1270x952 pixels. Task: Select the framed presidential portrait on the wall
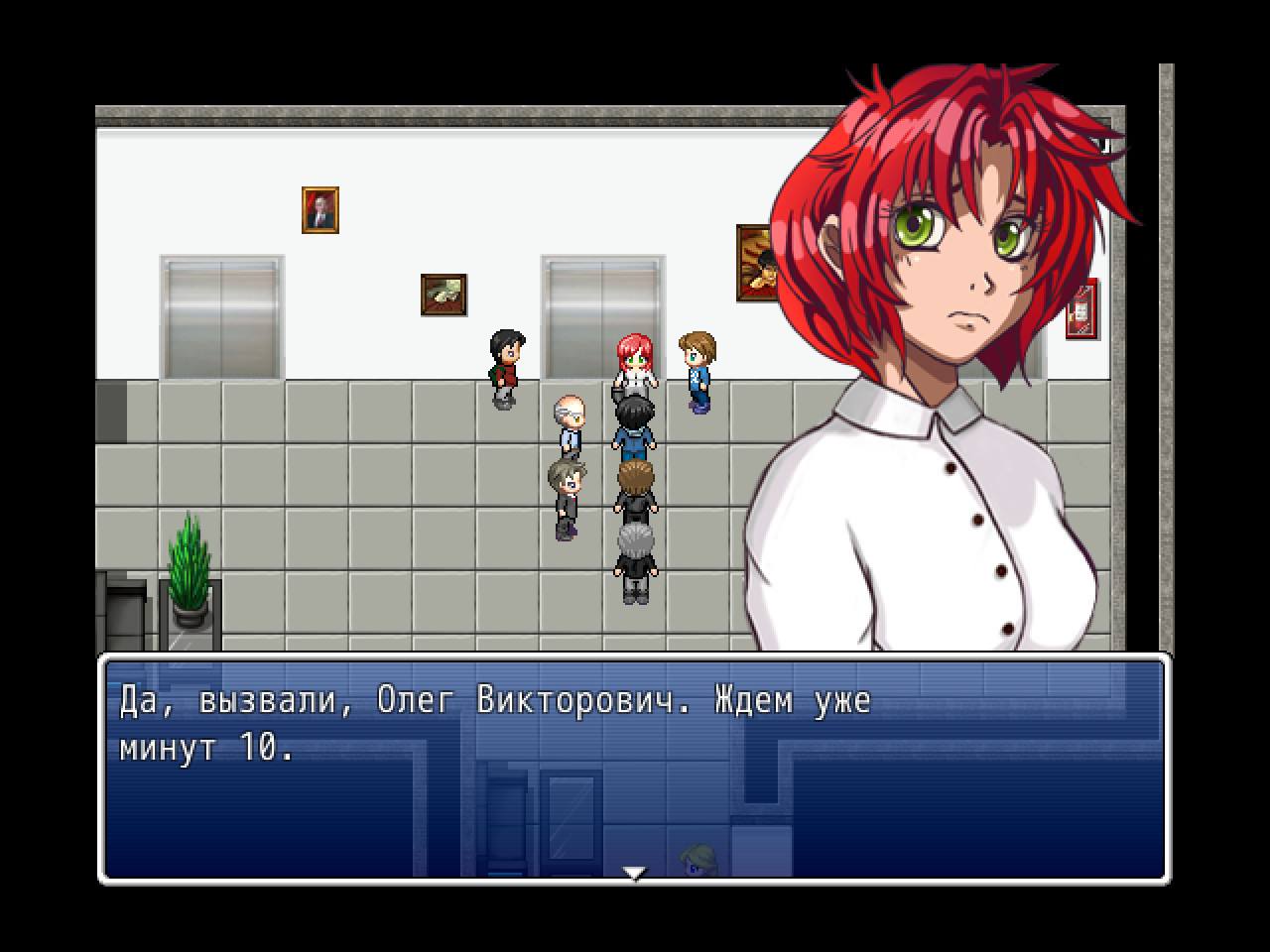317,210
